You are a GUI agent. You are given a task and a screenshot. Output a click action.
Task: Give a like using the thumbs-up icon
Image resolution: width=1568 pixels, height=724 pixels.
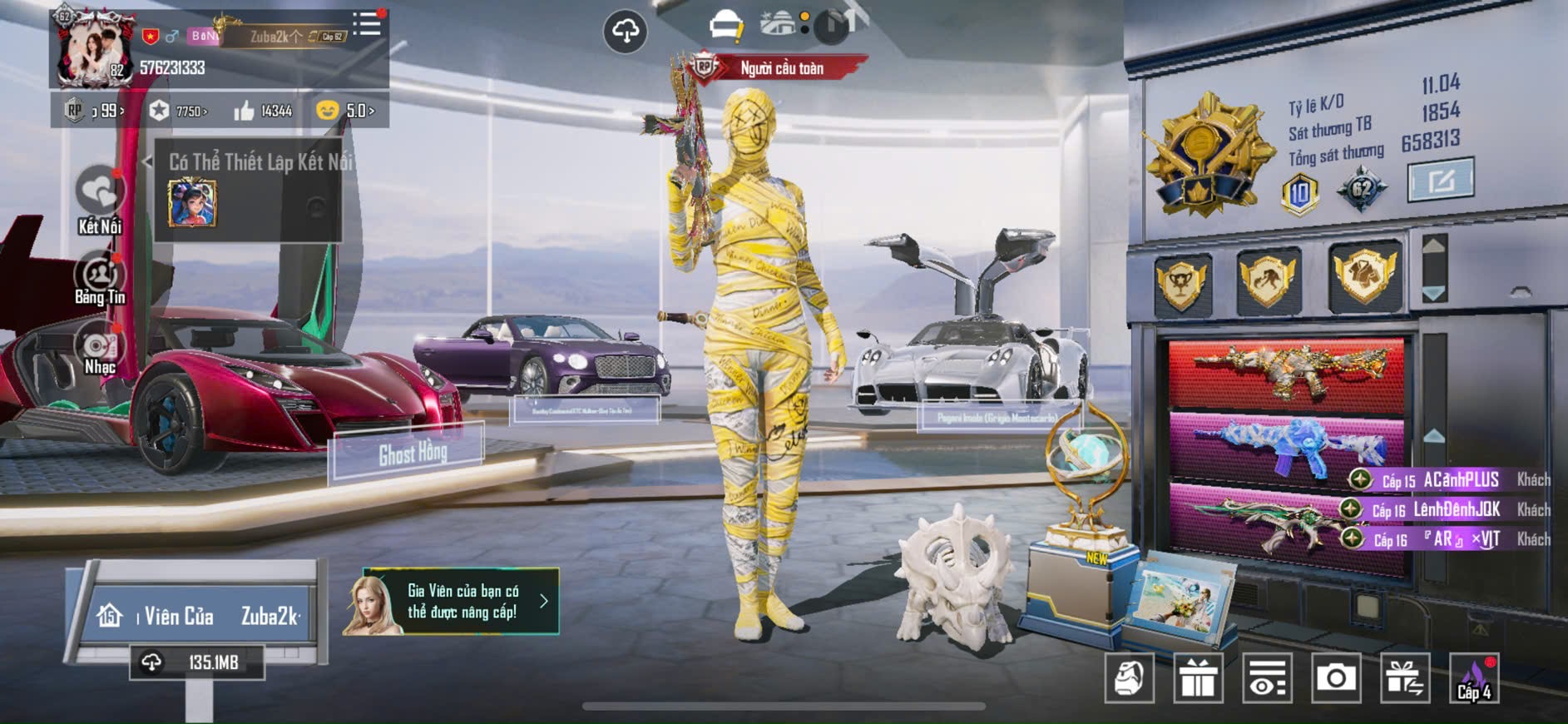click(x=245, y=111)
